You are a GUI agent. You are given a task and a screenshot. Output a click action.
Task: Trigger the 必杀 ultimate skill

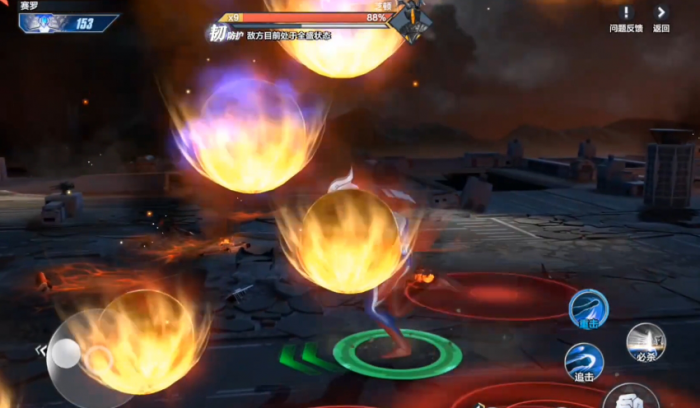646,343
